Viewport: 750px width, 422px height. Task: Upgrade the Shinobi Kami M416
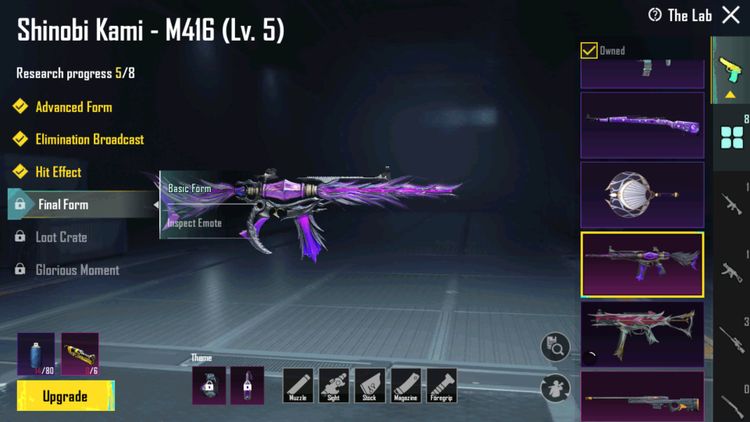coord(64,397)
